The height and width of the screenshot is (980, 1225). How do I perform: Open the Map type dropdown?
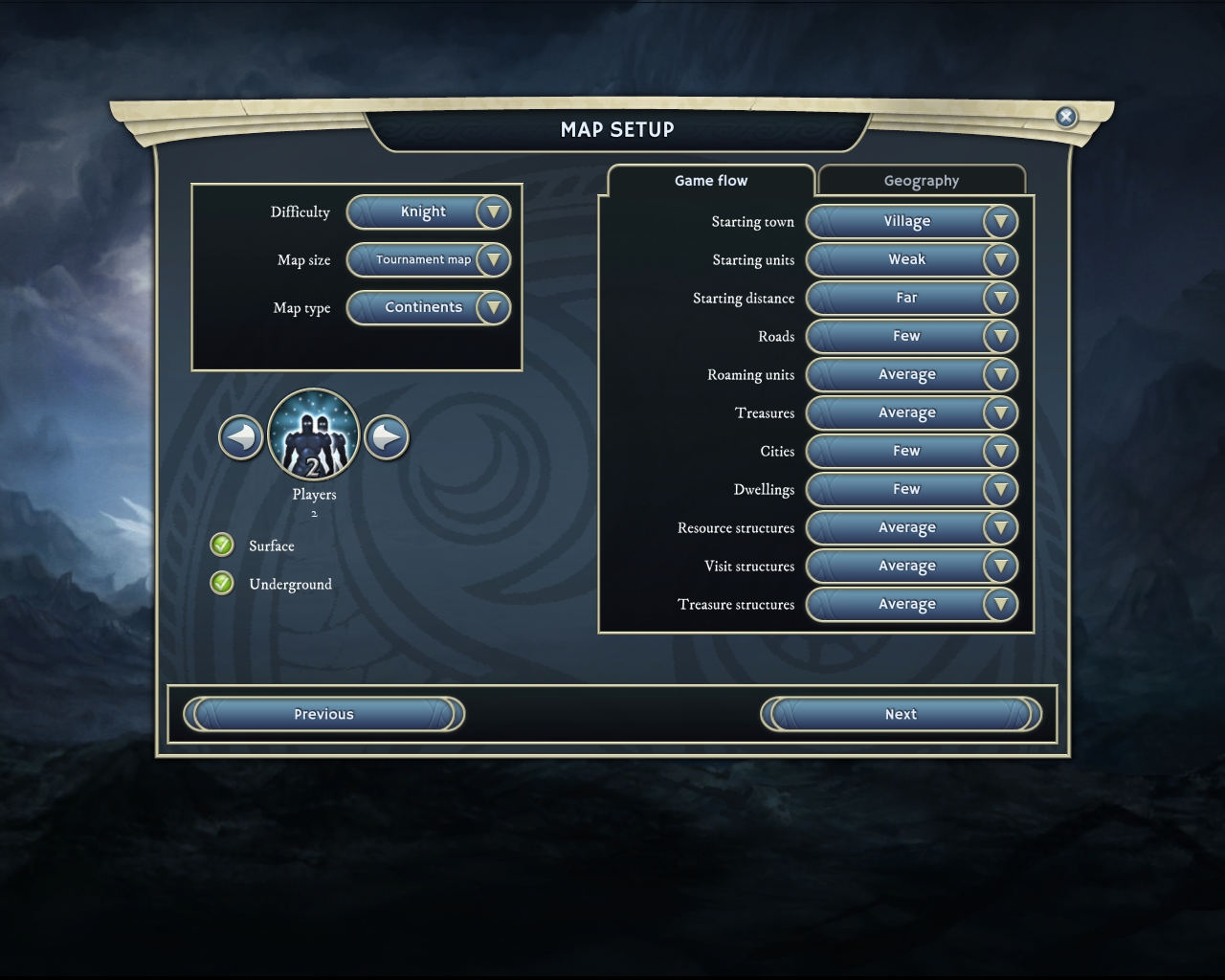click(x=493, y=308)
